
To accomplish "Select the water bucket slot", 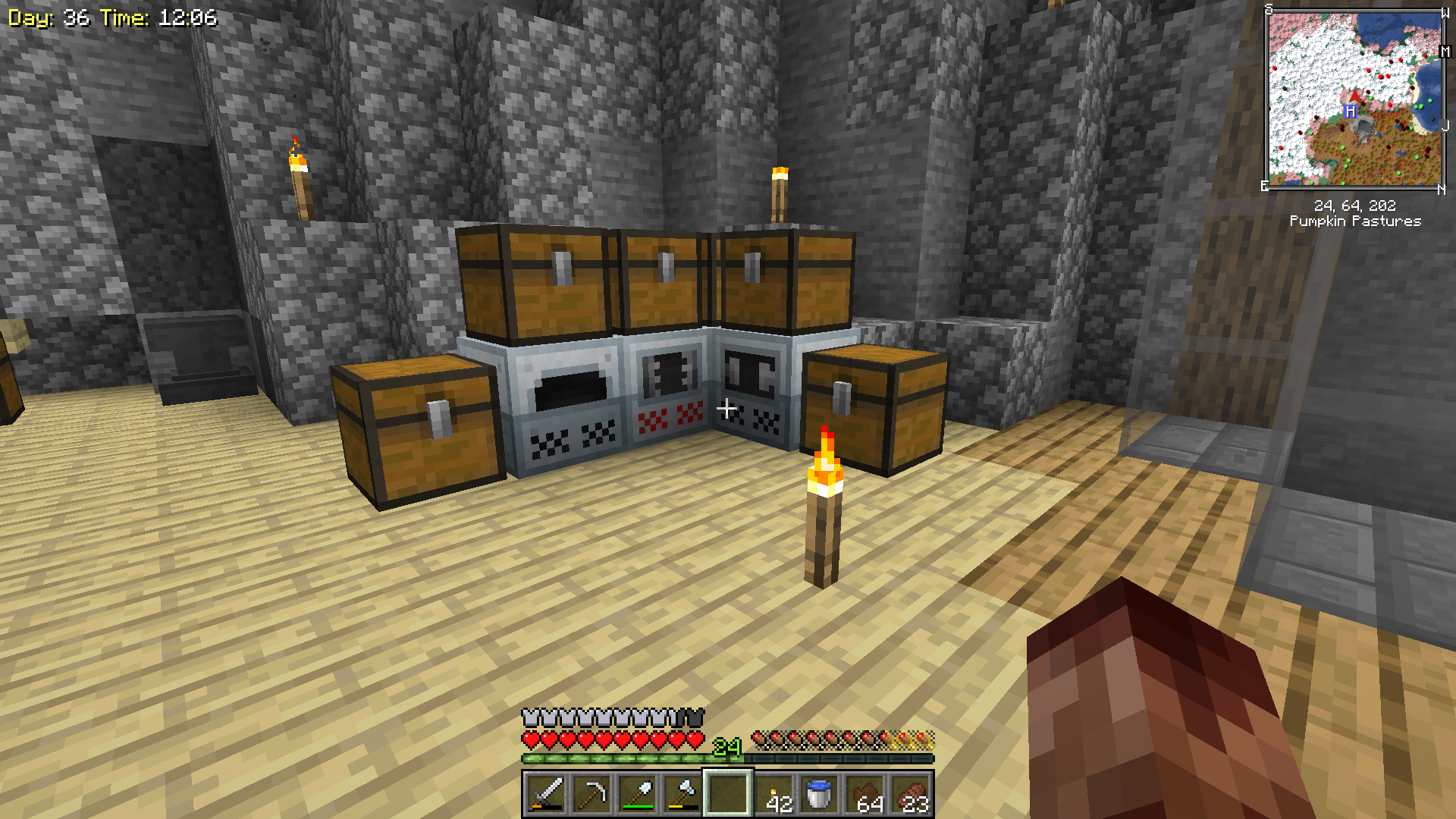I will tap(820, 794).
